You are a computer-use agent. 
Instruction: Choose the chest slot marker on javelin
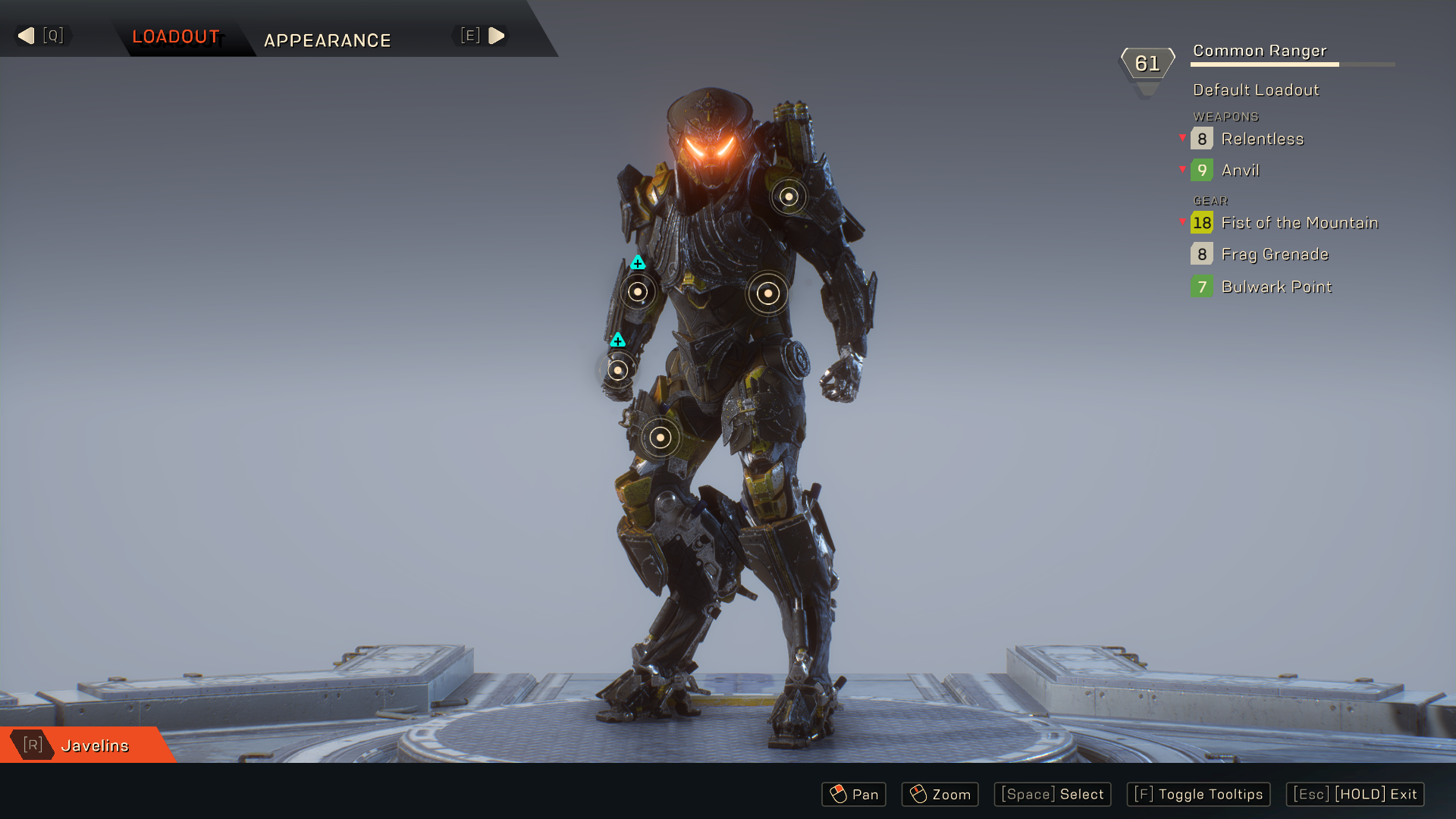tap(767, 293)
